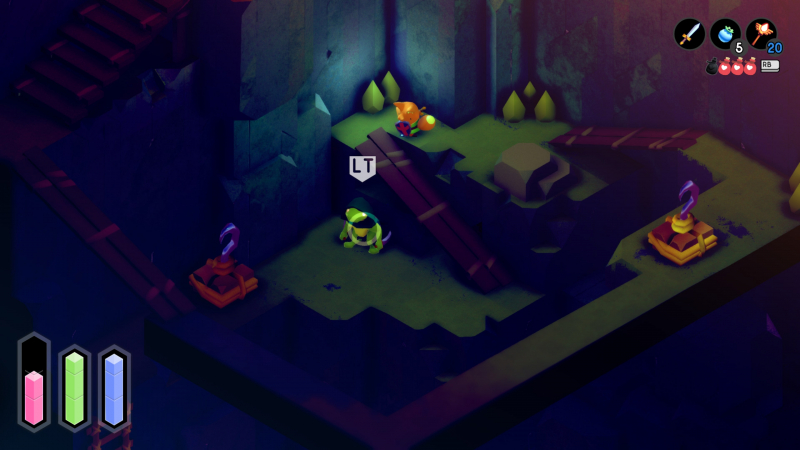
Task: Activate the magic wand item slot
Action: click(761, 34)
